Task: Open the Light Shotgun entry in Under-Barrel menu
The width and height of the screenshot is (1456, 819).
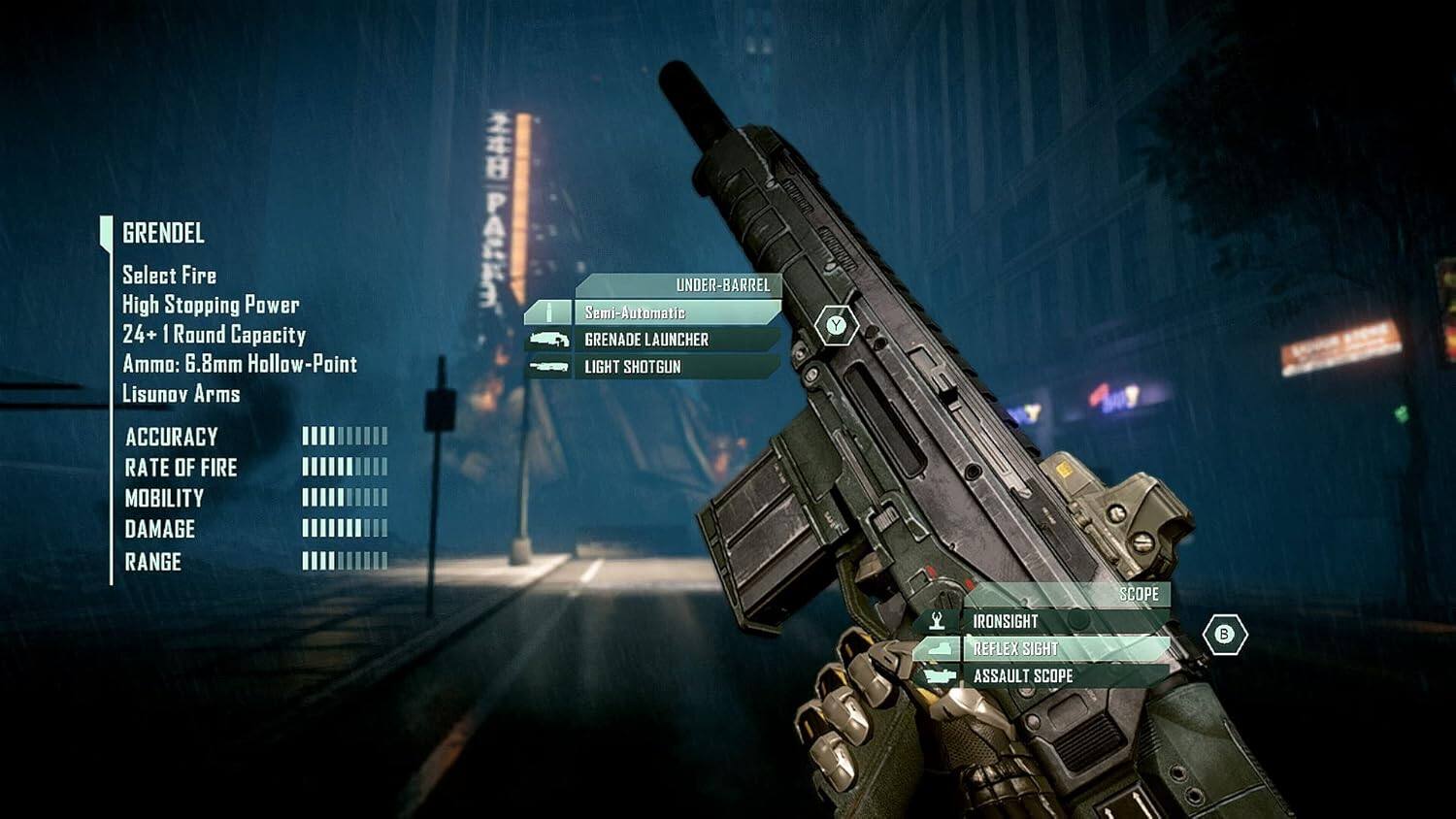Action: (x=631, y=366)
